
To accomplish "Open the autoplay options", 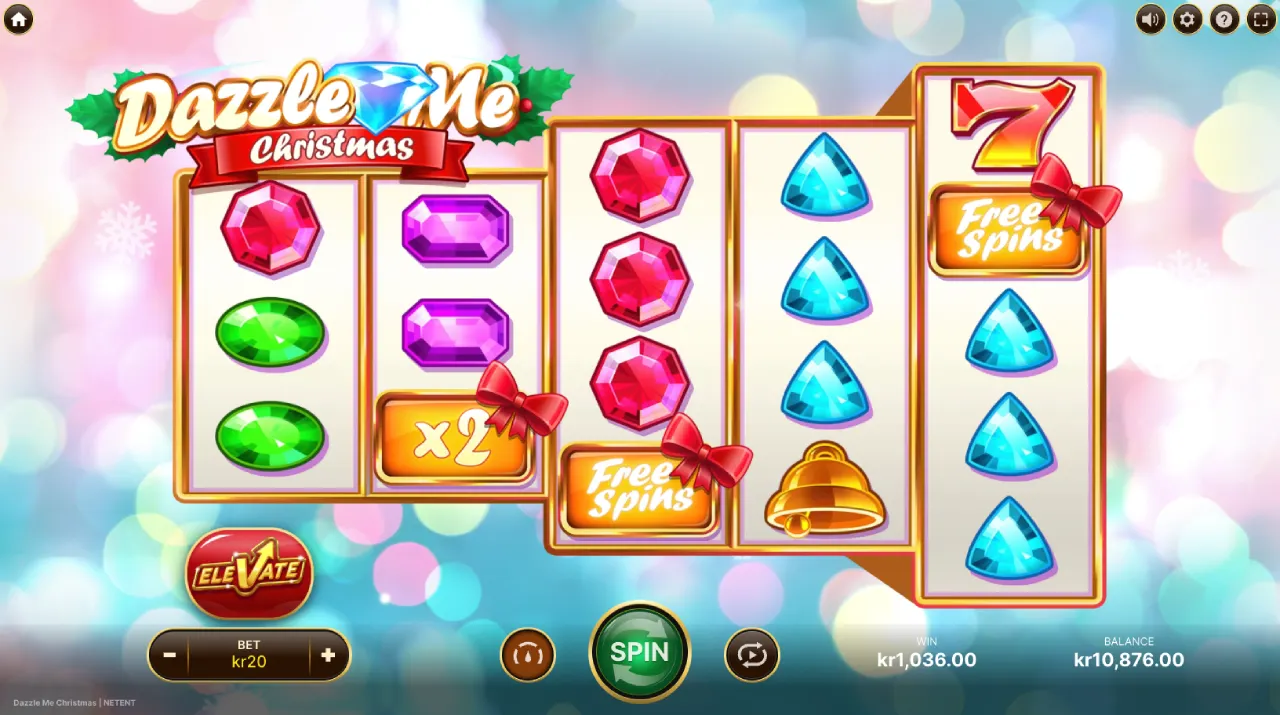I will (x=752, y=655).
